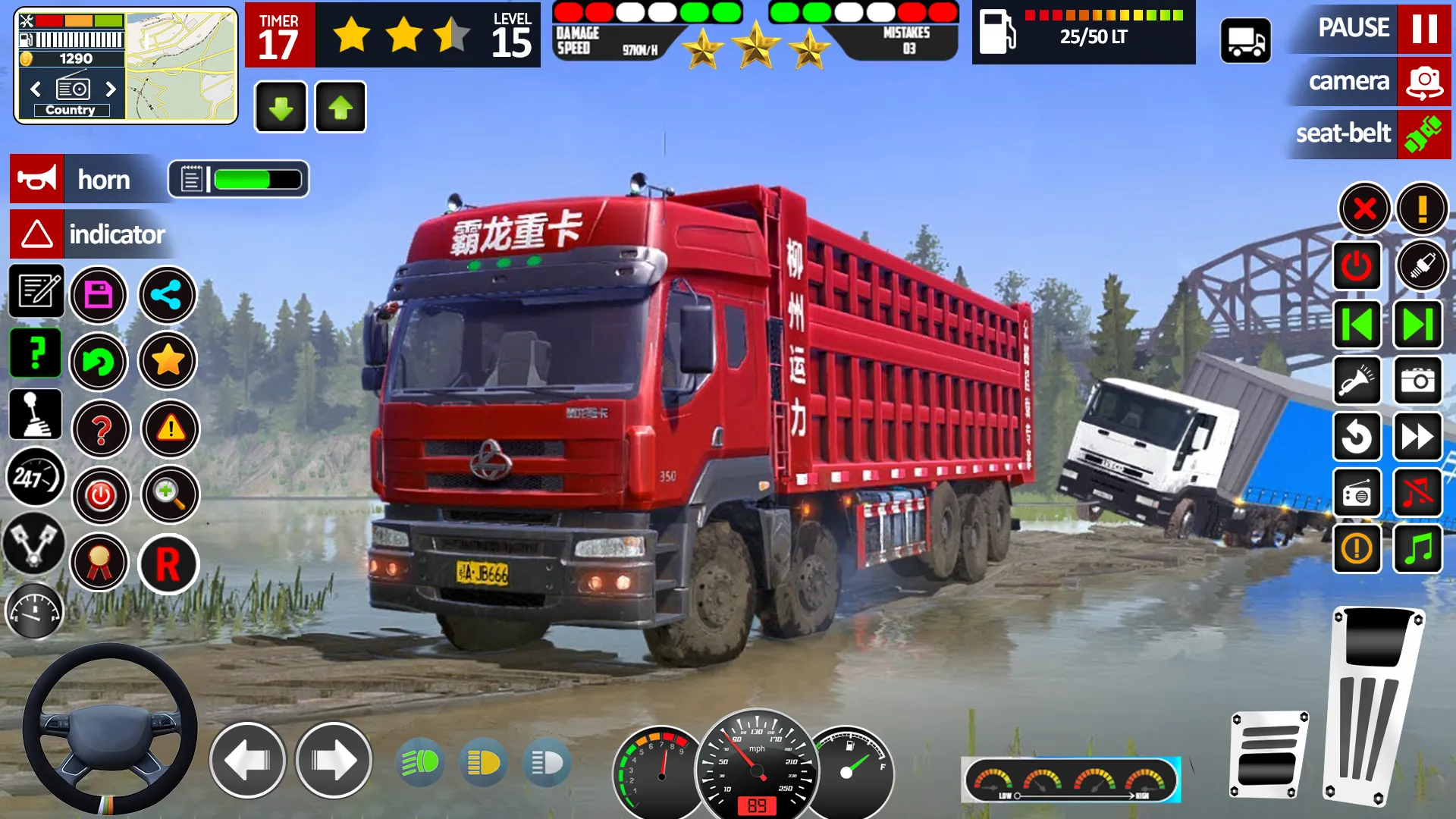Select the red R reverse button
This screenshot has width=1456, height=819.
pyautogui.click(x=168, y=564)
